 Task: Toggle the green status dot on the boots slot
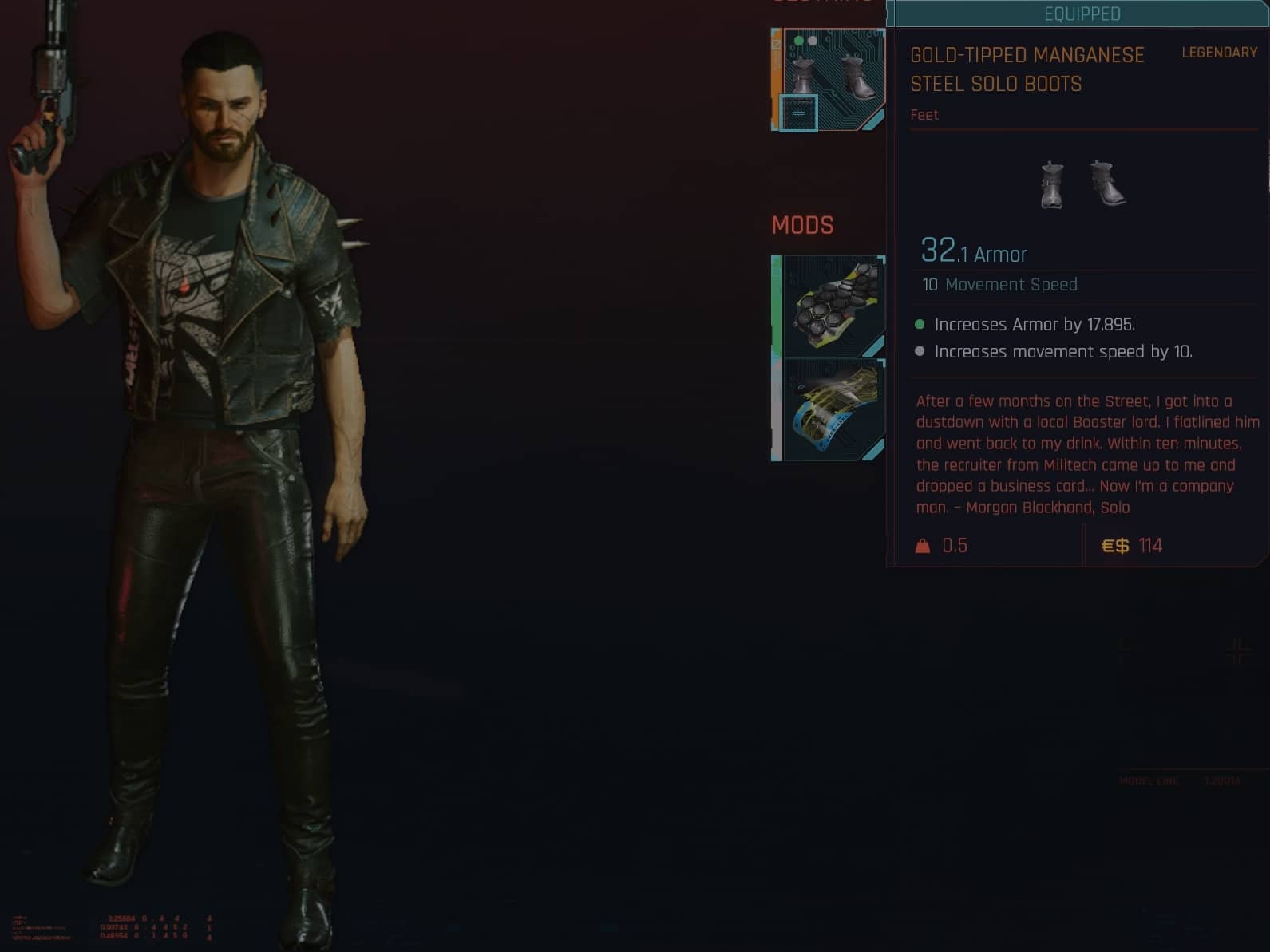pyautogui.click(x=797, y=38)
